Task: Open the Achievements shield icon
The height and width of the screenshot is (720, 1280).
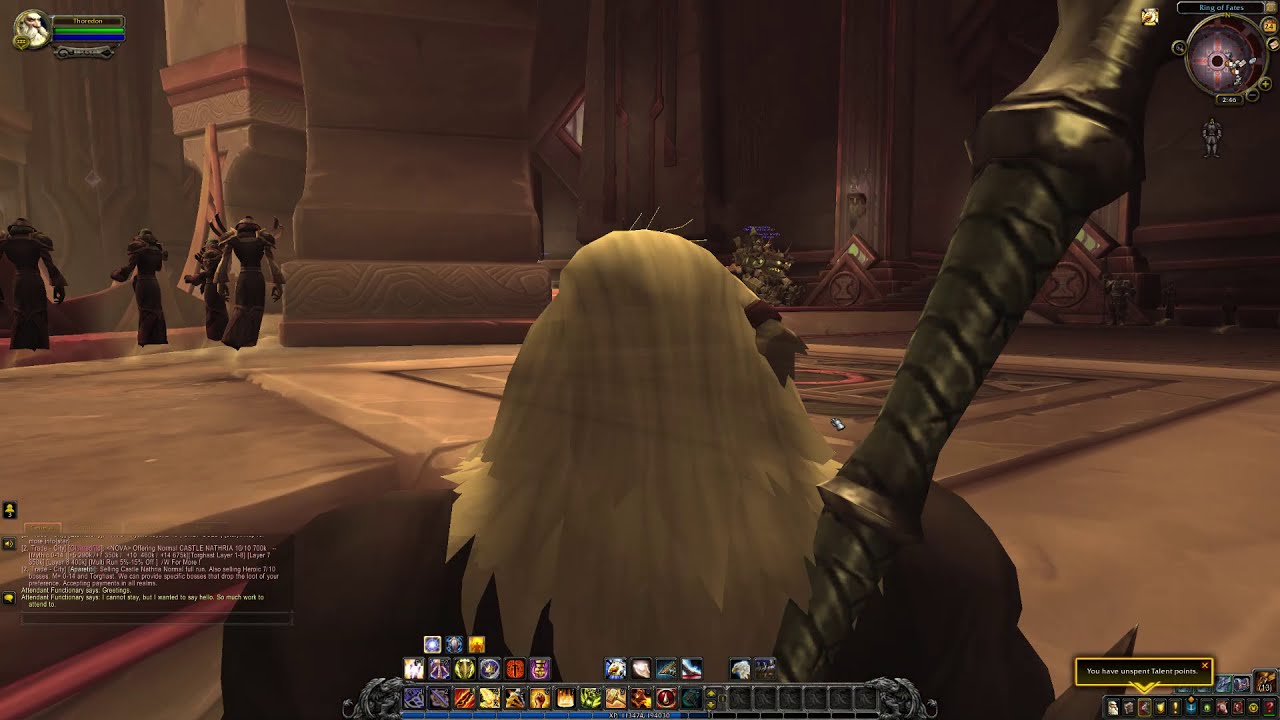Action: point(1162,706)
